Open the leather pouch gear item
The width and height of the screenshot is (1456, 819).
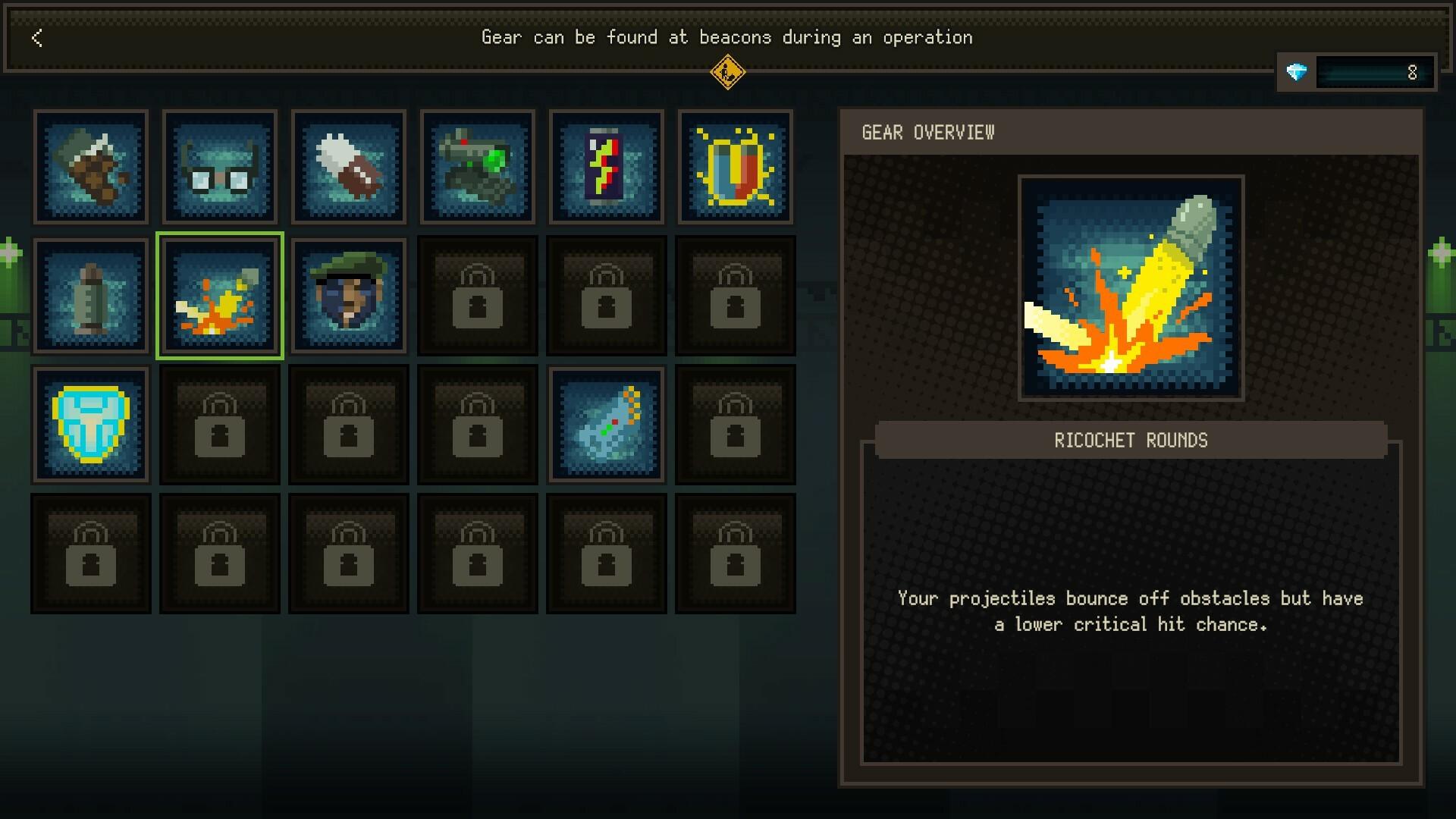coord(91,168)
